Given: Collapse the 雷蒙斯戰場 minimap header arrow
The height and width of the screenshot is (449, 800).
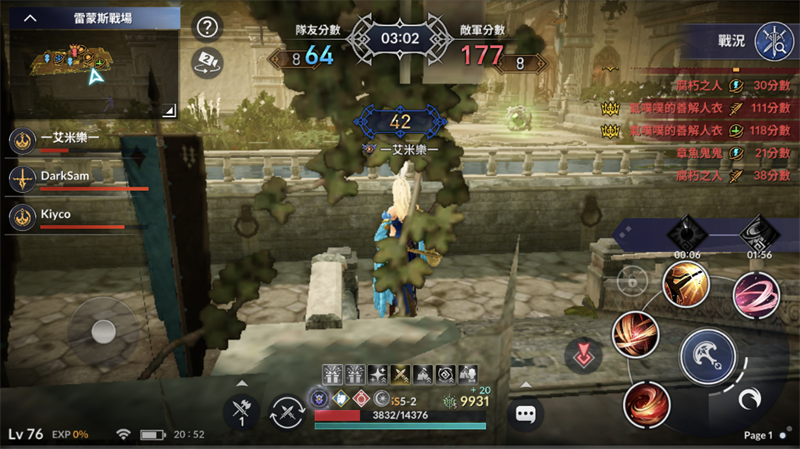Looking at the screenshot, I should click(x=31, y=18).
